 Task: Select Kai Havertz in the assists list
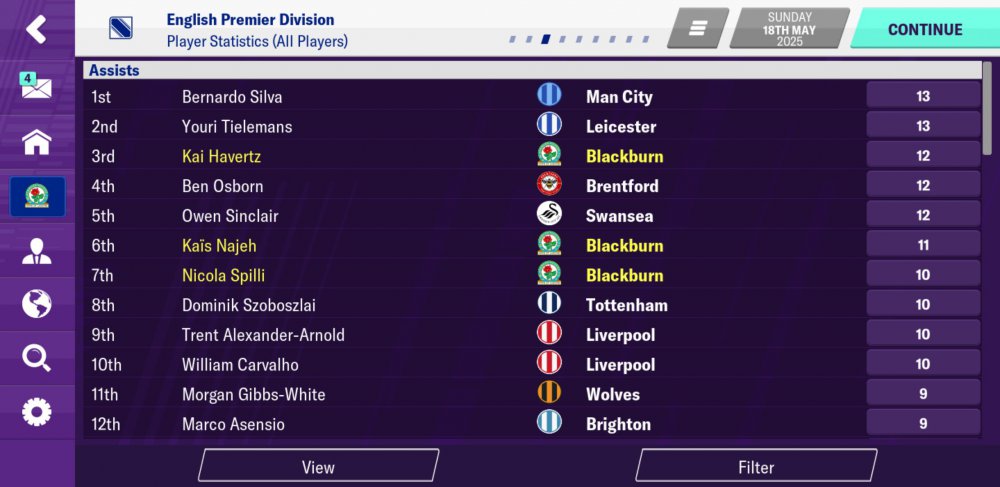[x=221, y=156]
